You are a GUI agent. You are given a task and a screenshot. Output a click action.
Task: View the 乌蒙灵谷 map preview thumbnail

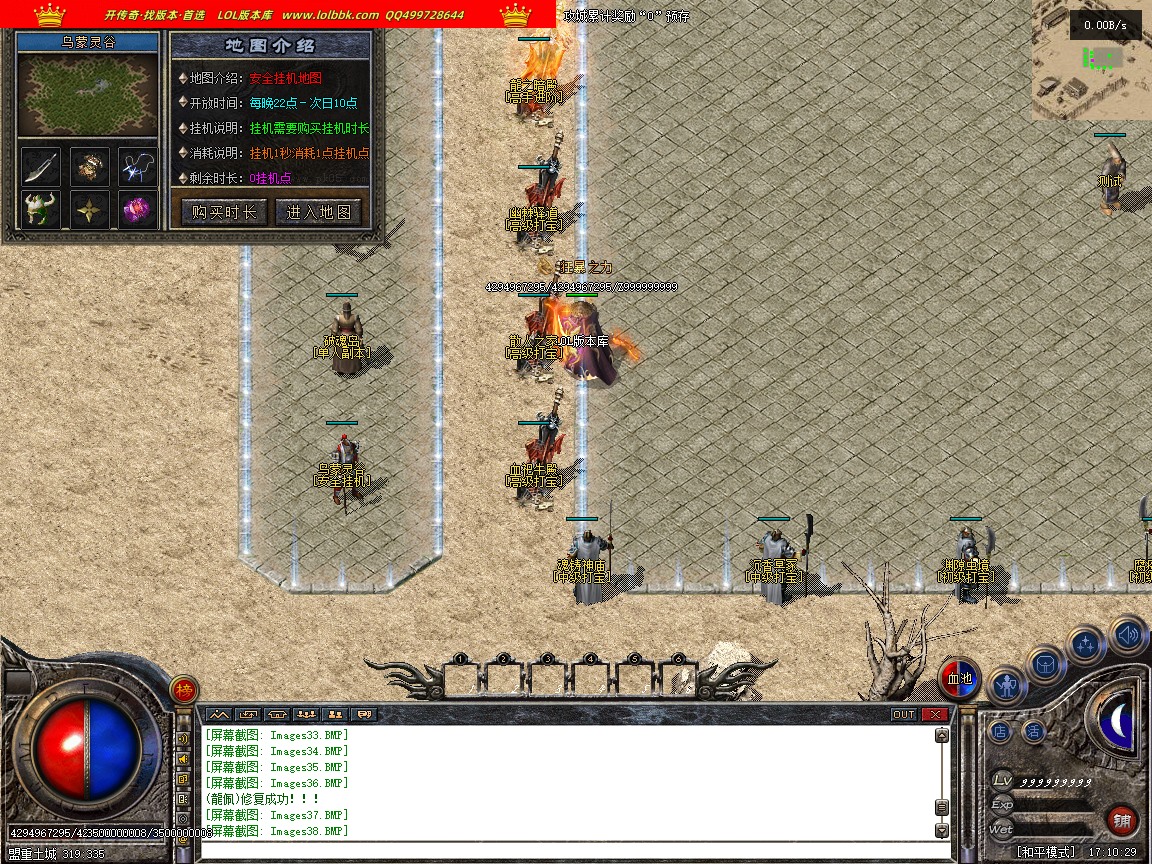[x=89, y=96]
